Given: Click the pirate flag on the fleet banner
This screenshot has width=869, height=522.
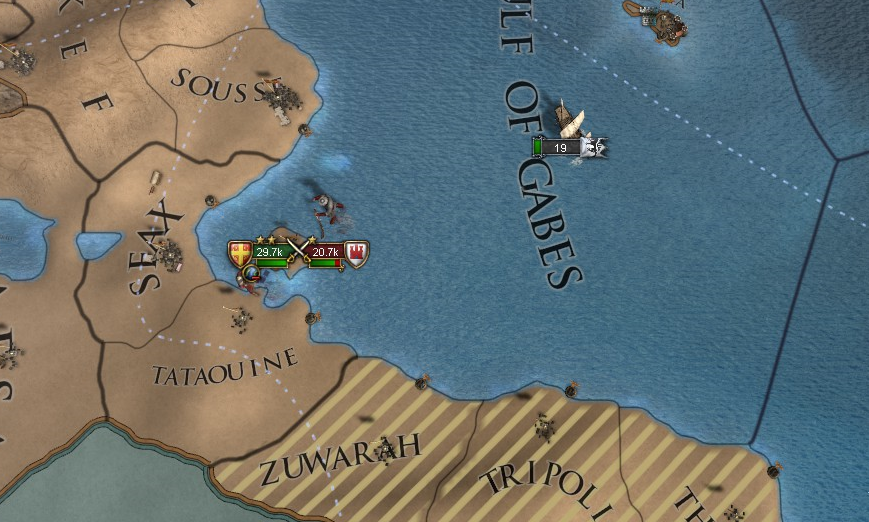Looking at the screenshot, I should [x=595, y=148].
